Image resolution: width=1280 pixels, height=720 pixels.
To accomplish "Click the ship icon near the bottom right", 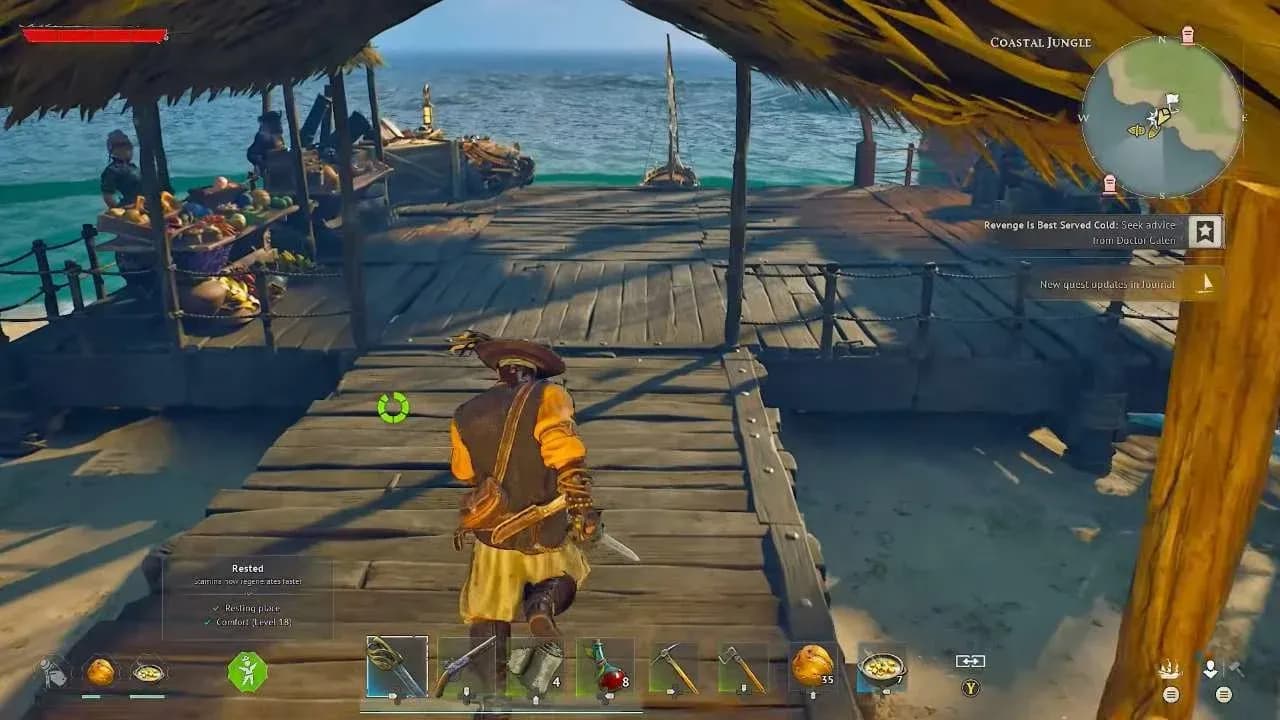I will tap(1169, 667).
